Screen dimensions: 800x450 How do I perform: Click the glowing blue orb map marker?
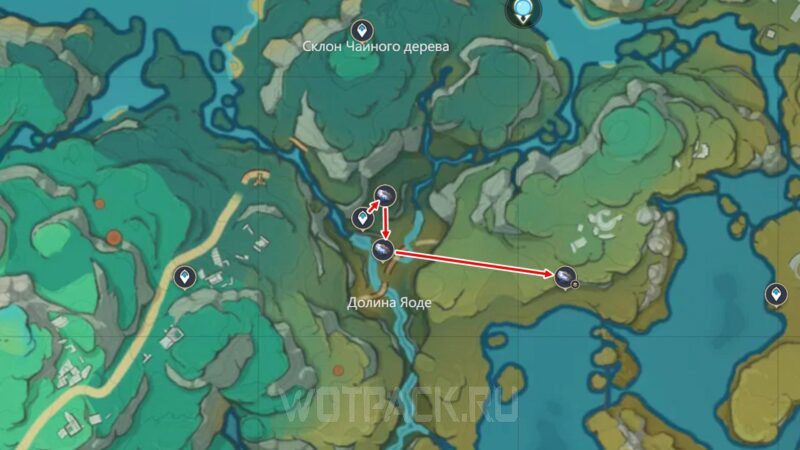(x=523, y=10)
